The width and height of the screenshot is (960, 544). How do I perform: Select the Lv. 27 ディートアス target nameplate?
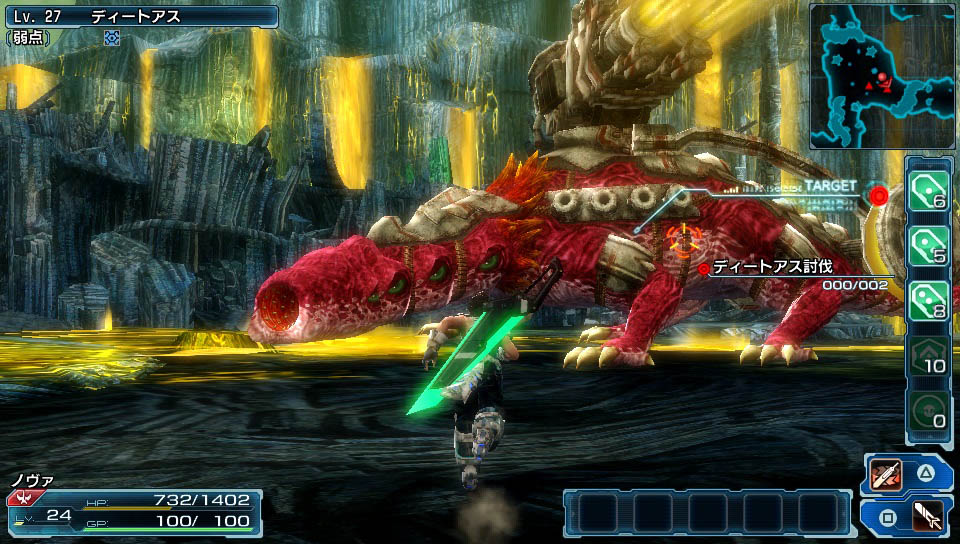point(140,16)
